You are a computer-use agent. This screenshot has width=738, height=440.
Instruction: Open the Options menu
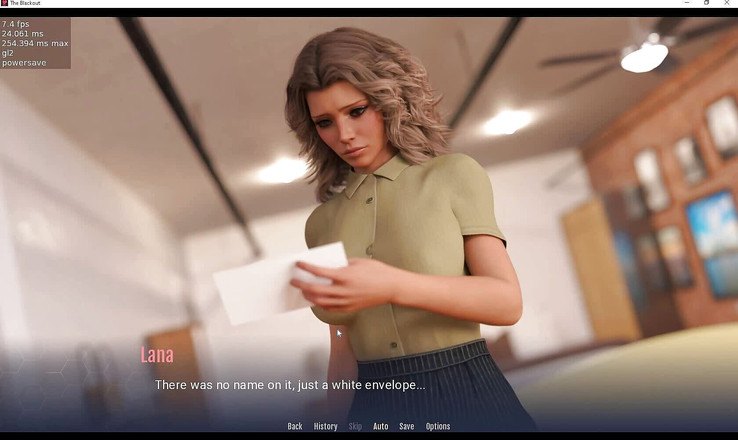(438, 426)
